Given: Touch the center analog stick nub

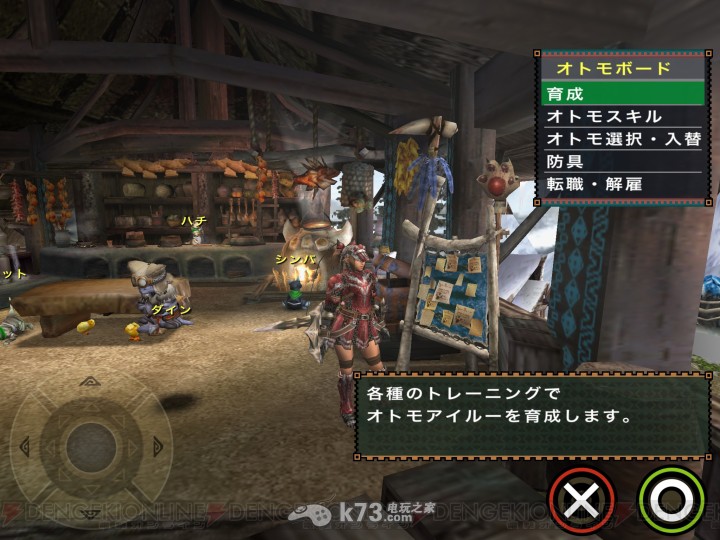Looking at the screenshot, I should click(x=91, y=440).
